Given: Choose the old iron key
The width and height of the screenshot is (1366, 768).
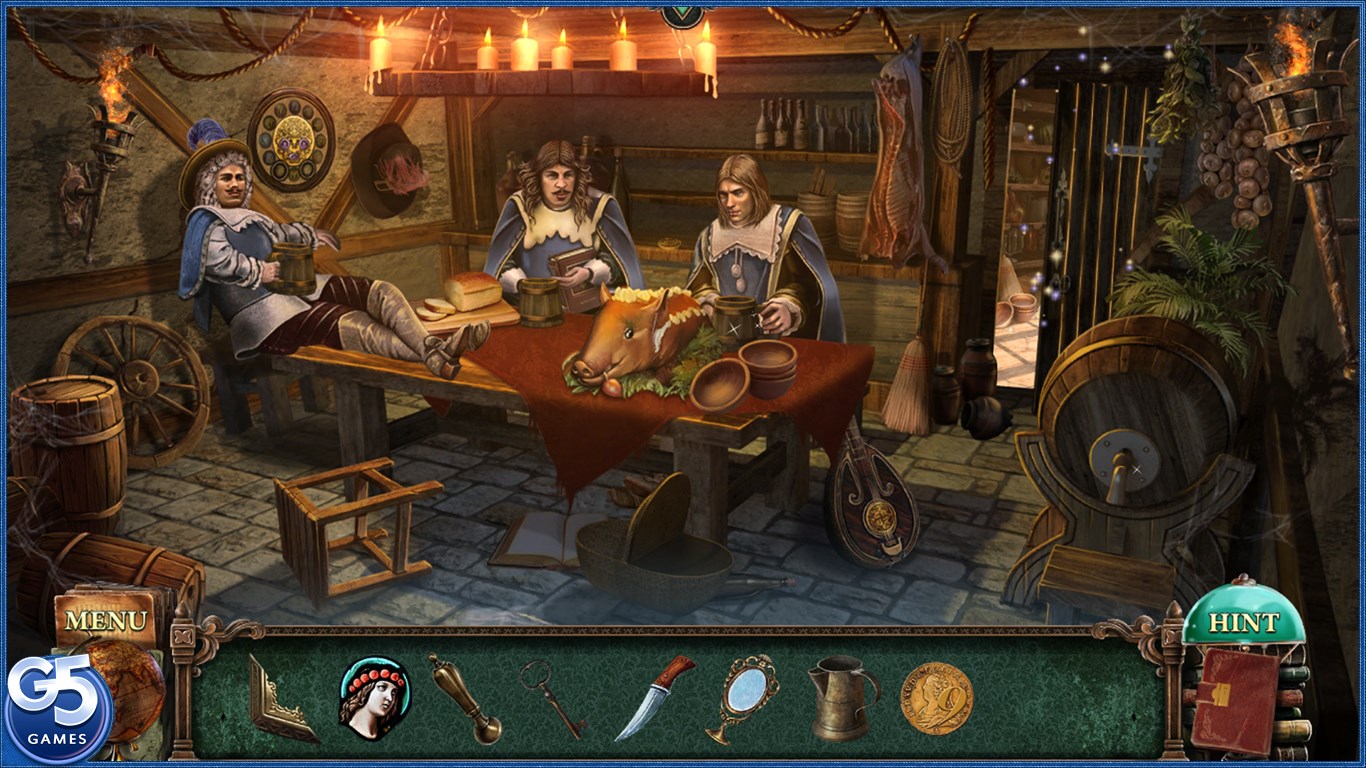Looking at the screenshot, I should click(551, 698).
